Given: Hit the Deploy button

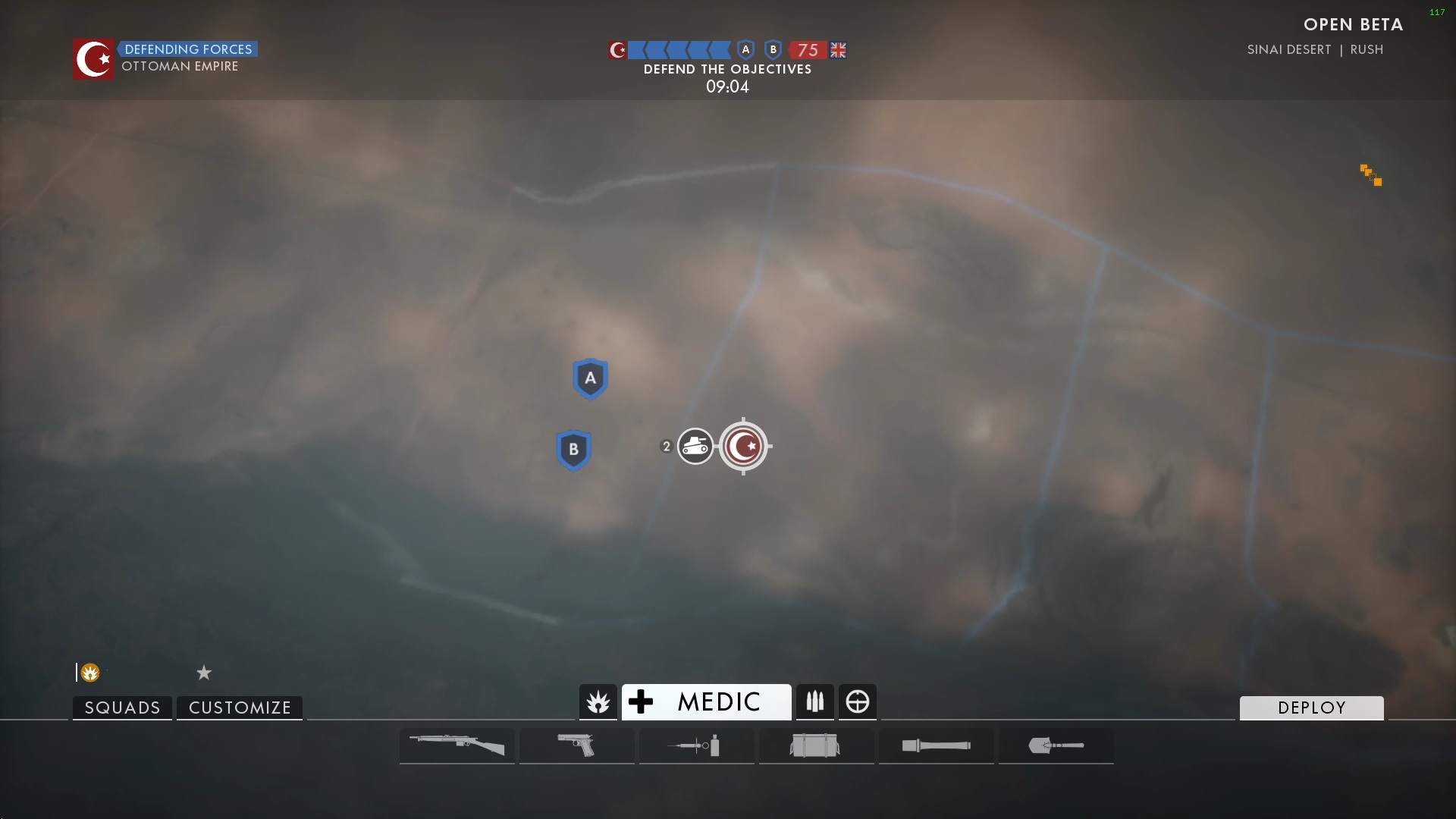Looking at the screenshot, I should click(x=1311, y=708).
